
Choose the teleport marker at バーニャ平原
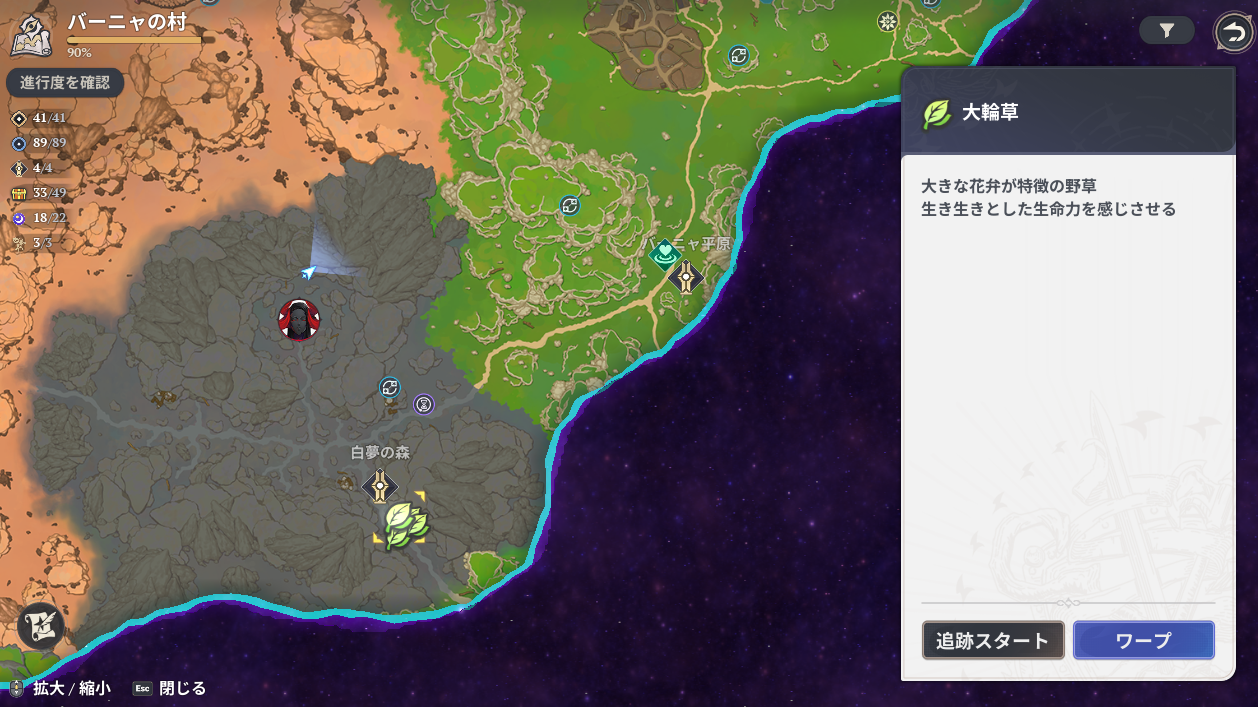click(686, 277)
